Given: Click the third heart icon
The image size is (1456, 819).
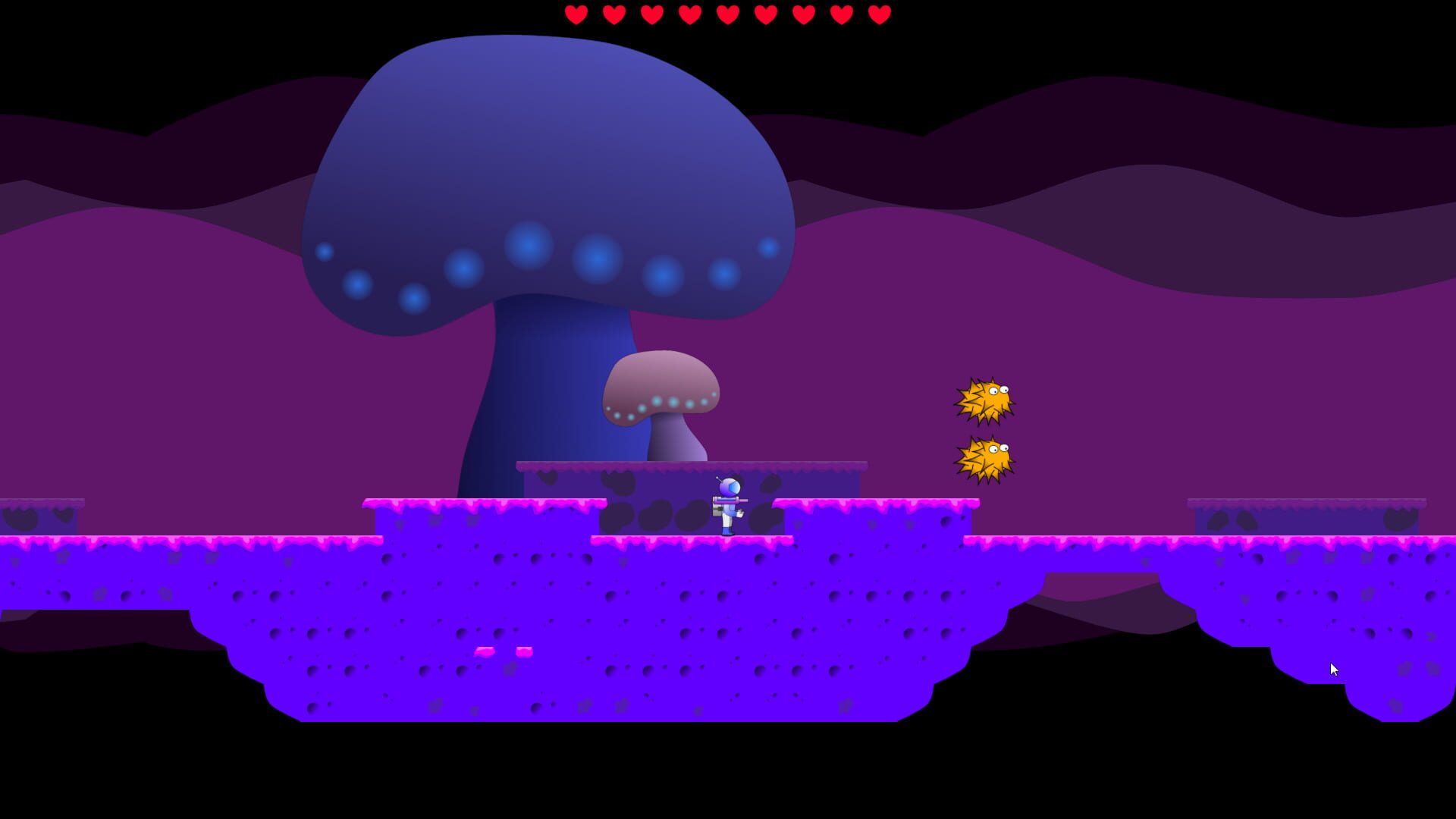Looking at the screenshot, I should pos(651,13).
